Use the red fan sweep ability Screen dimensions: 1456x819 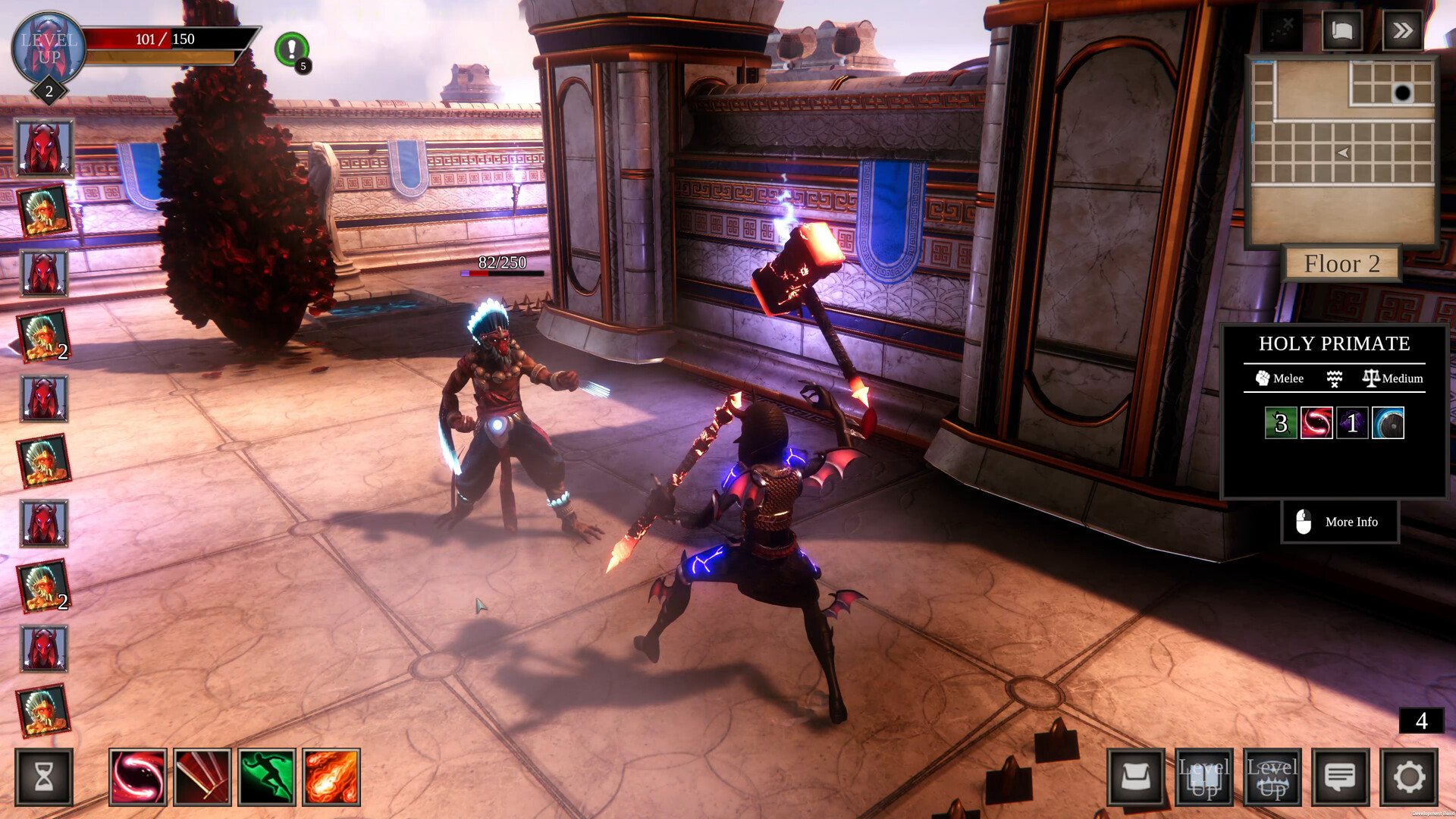pos(202,777)
